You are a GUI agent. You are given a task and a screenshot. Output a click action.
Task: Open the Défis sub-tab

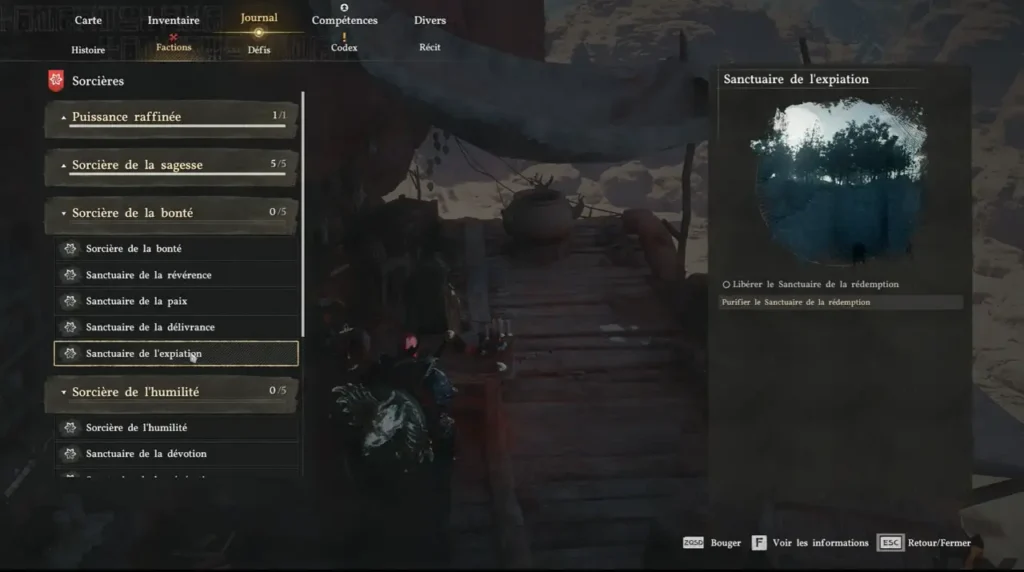pyautogui.click(x=259, y=49)
